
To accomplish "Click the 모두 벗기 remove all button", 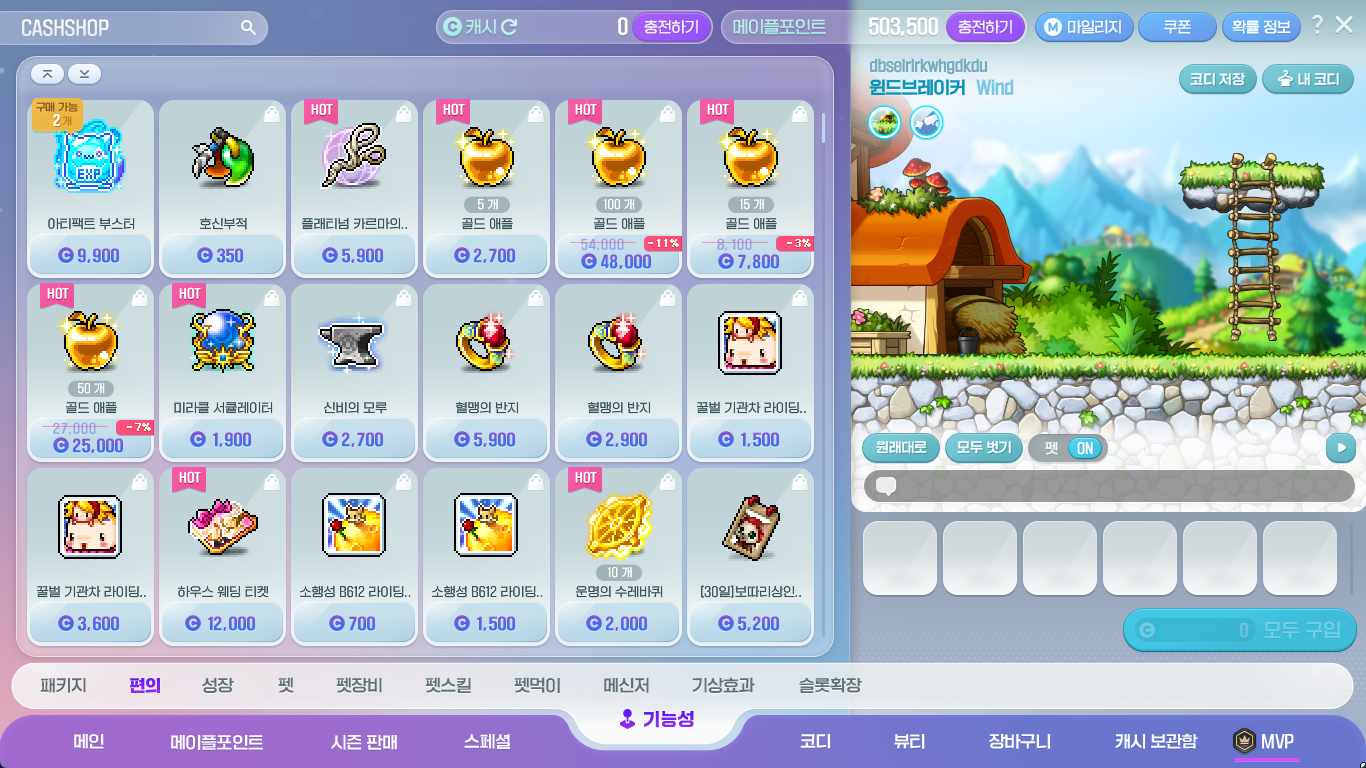I will (984, 448).
